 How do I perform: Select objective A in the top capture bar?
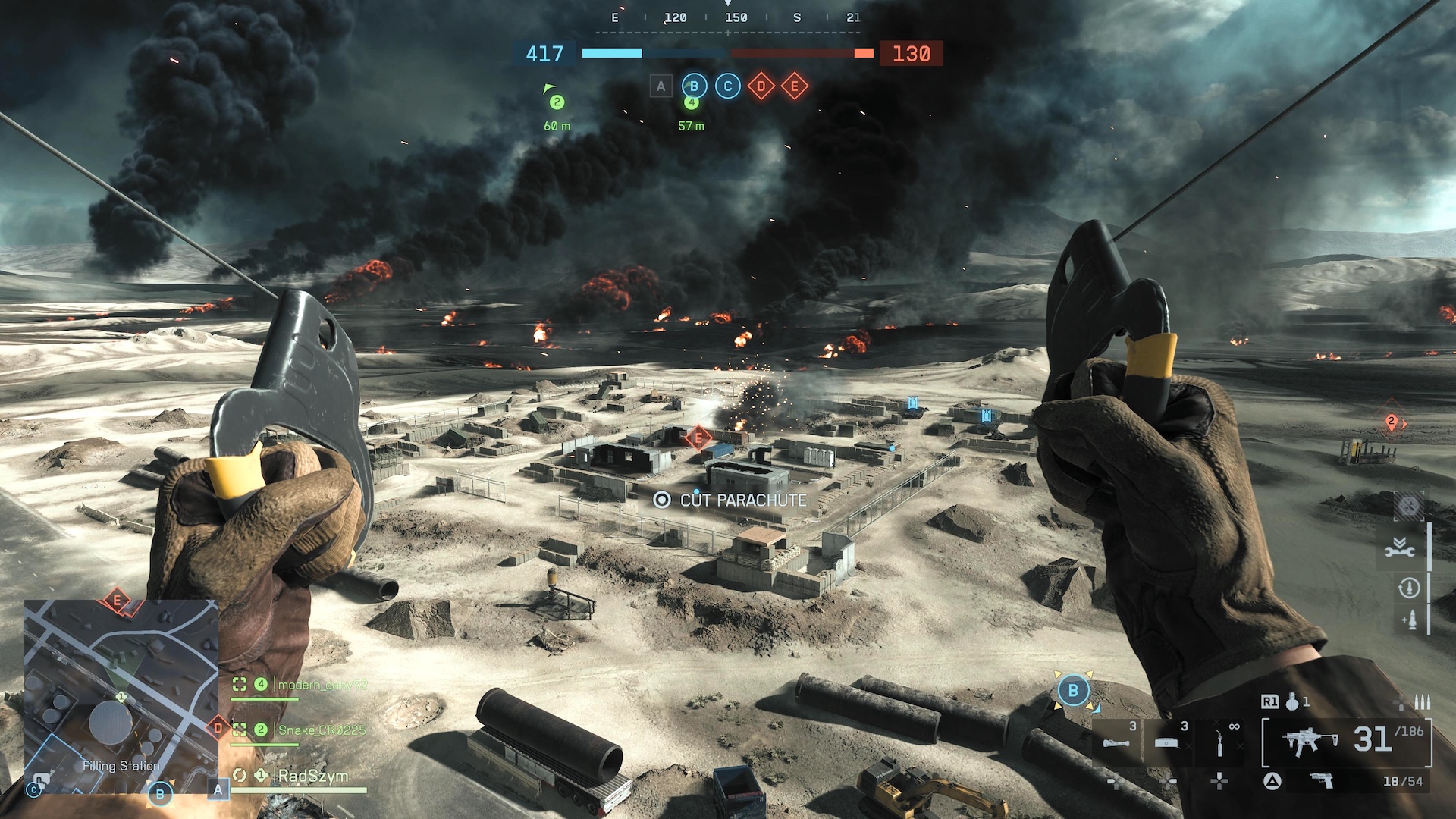click(x=661, y=86)
